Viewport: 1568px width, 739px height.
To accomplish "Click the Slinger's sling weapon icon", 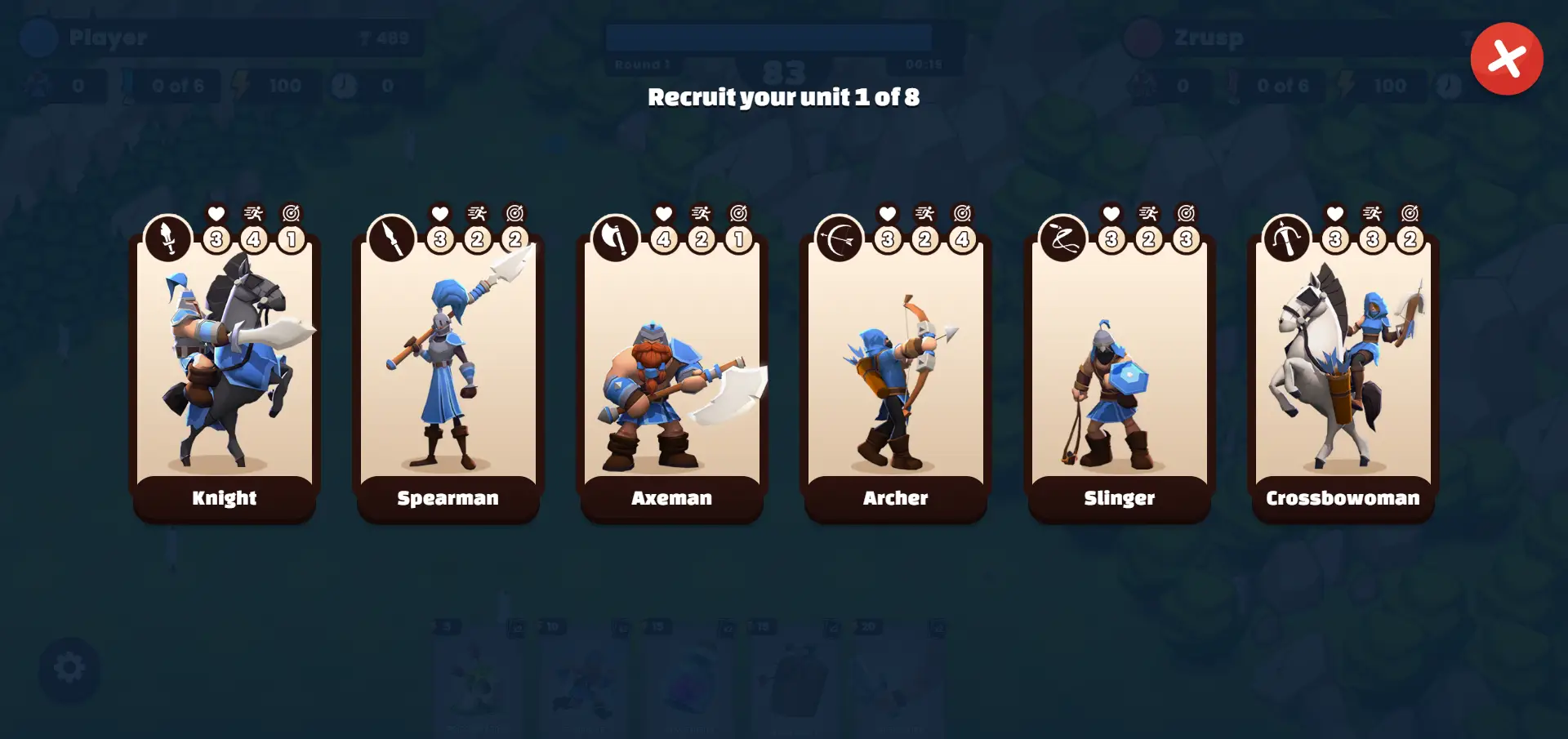I will [x=1062, y=238].
